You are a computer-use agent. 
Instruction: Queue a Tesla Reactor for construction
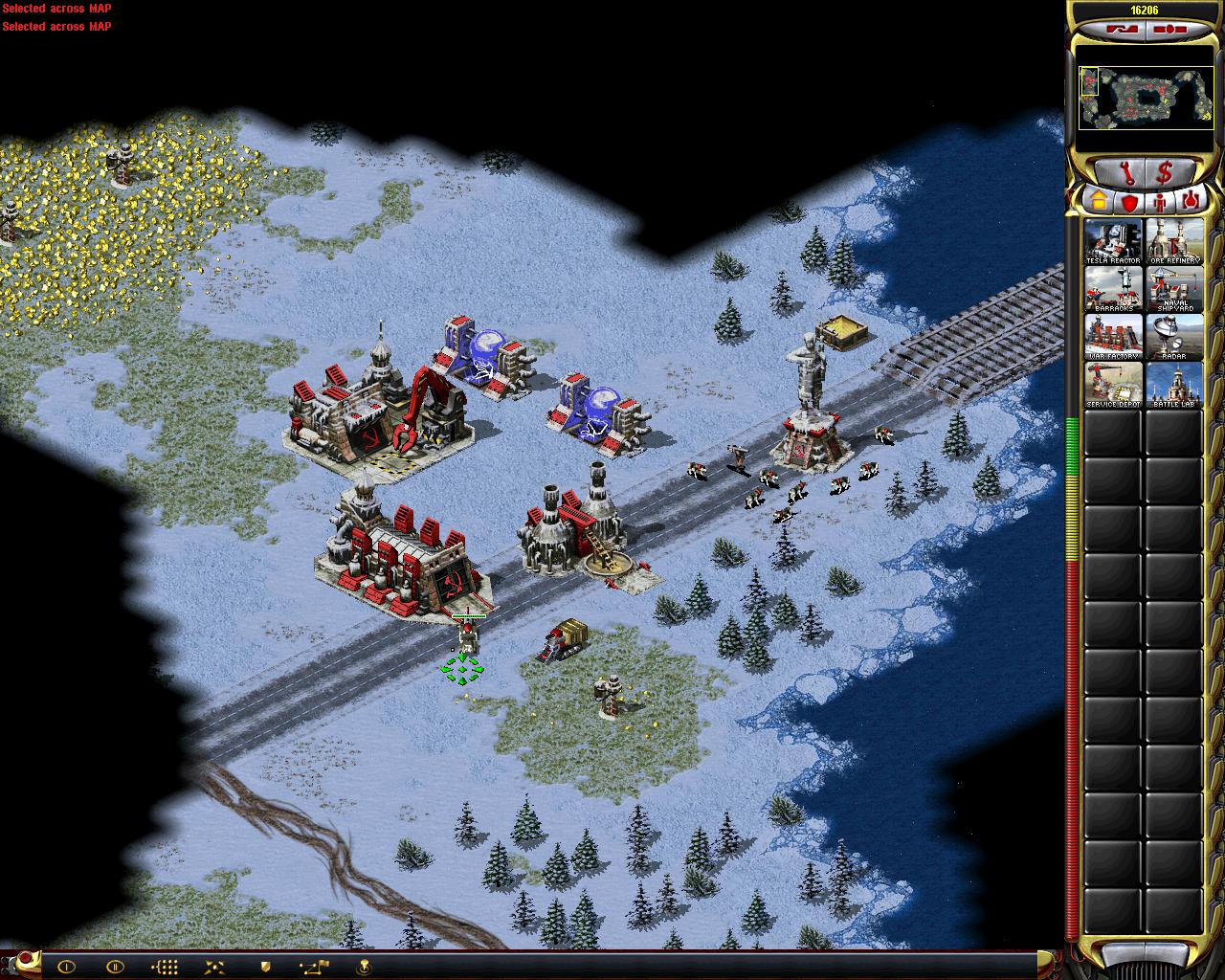(x=1113, y=242)
